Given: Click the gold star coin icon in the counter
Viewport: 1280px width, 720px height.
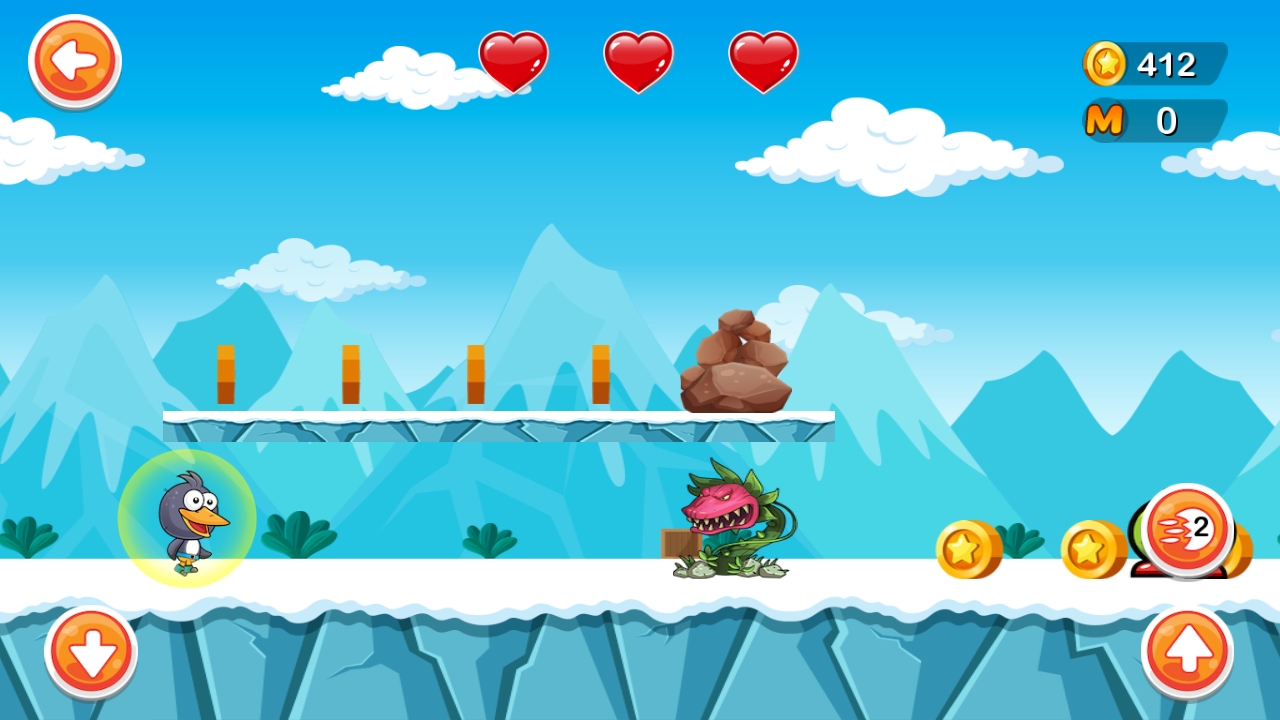Looking at the screenshot, I should 1103,64.
